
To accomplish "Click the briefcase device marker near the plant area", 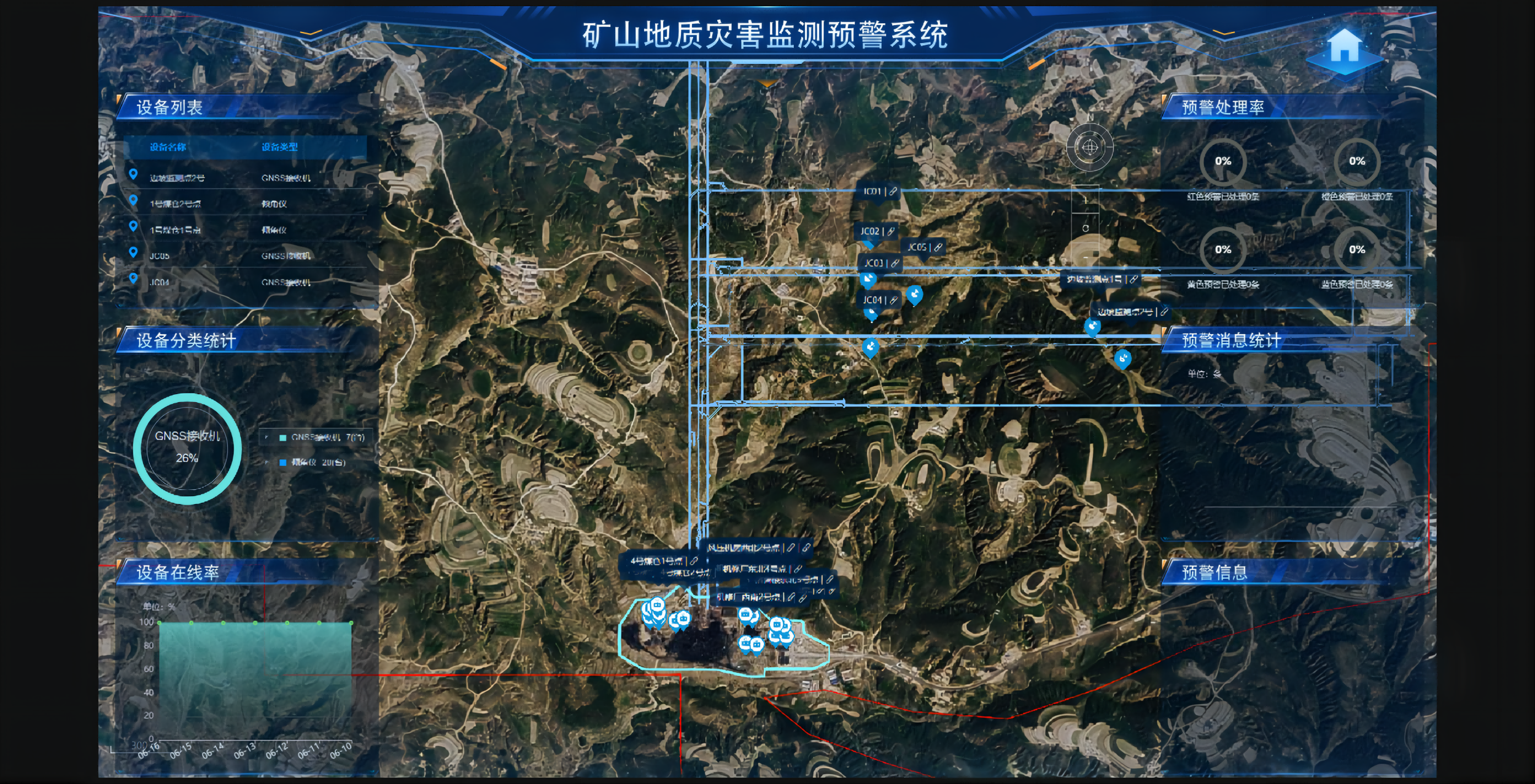I will (745, 615).
